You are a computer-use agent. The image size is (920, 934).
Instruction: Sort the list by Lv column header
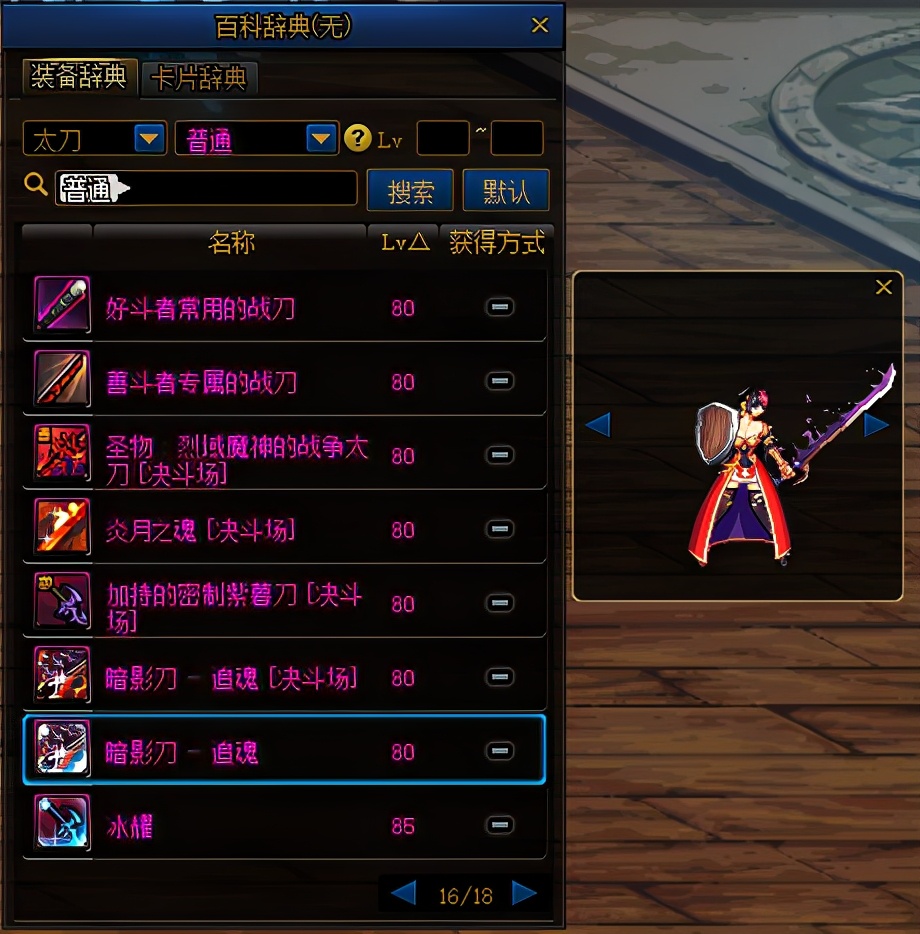[x=404, y=242]
